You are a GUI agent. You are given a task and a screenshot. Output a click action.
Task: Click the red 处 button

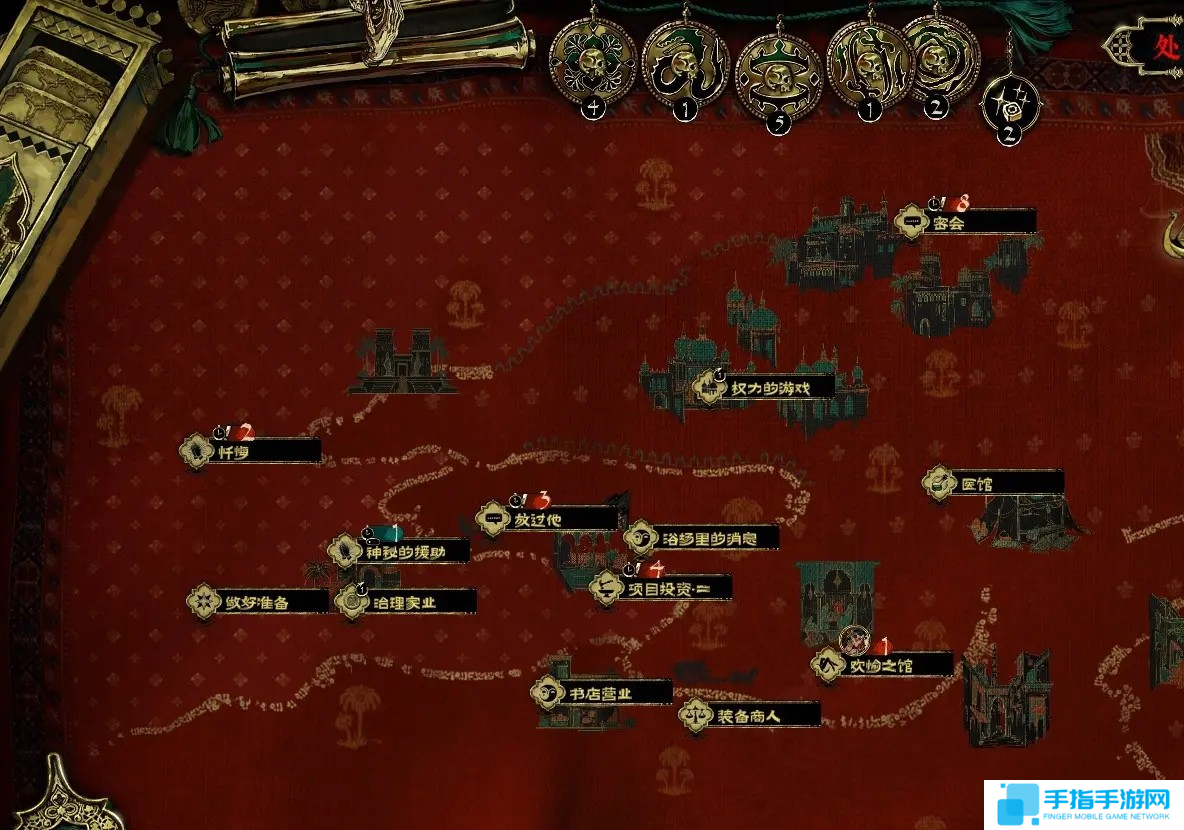pos(1164,45)
